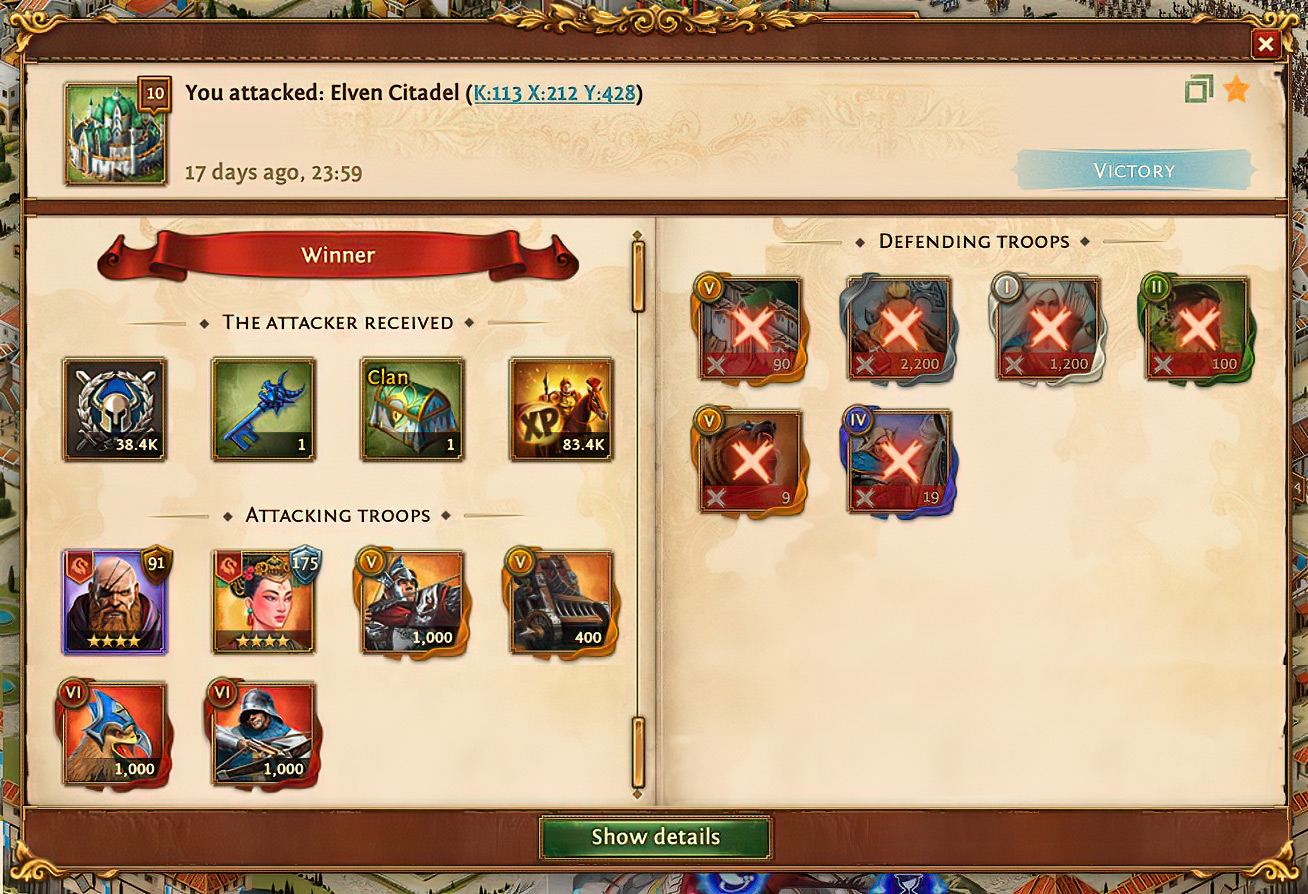Viewport: 1308px width, 894px height.
Task: Click the green copy report icon
Action: tap(1199, 90)
